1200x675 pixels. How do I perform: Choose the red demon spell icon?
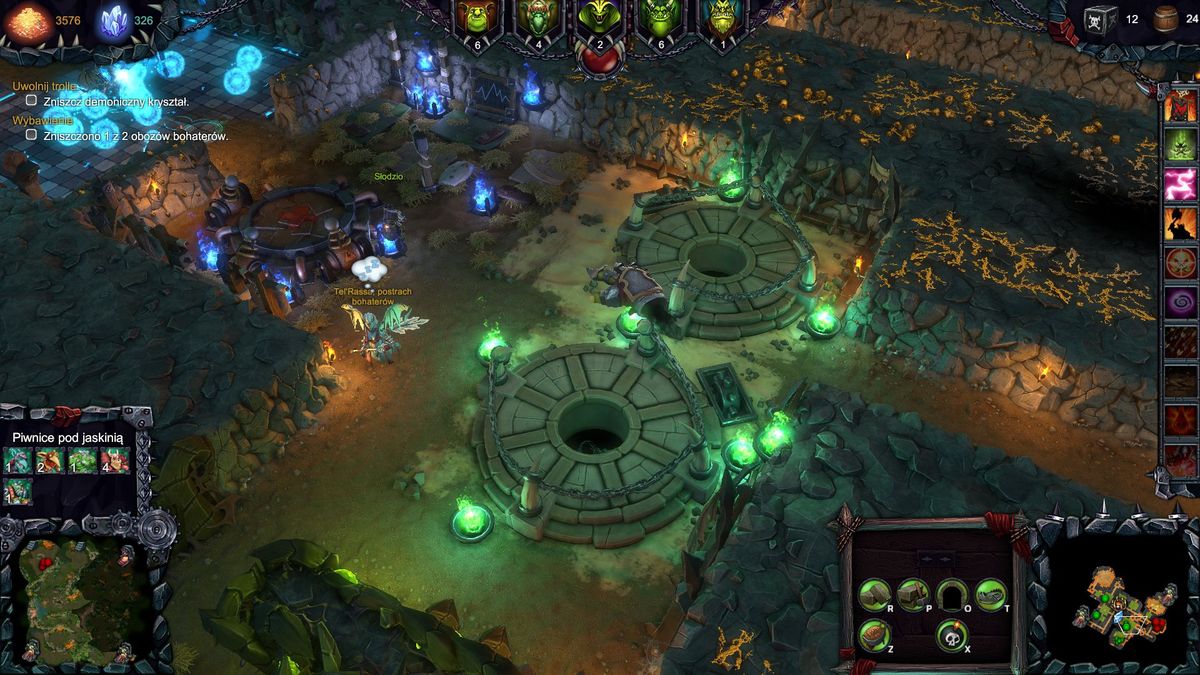click(1181, 106)
